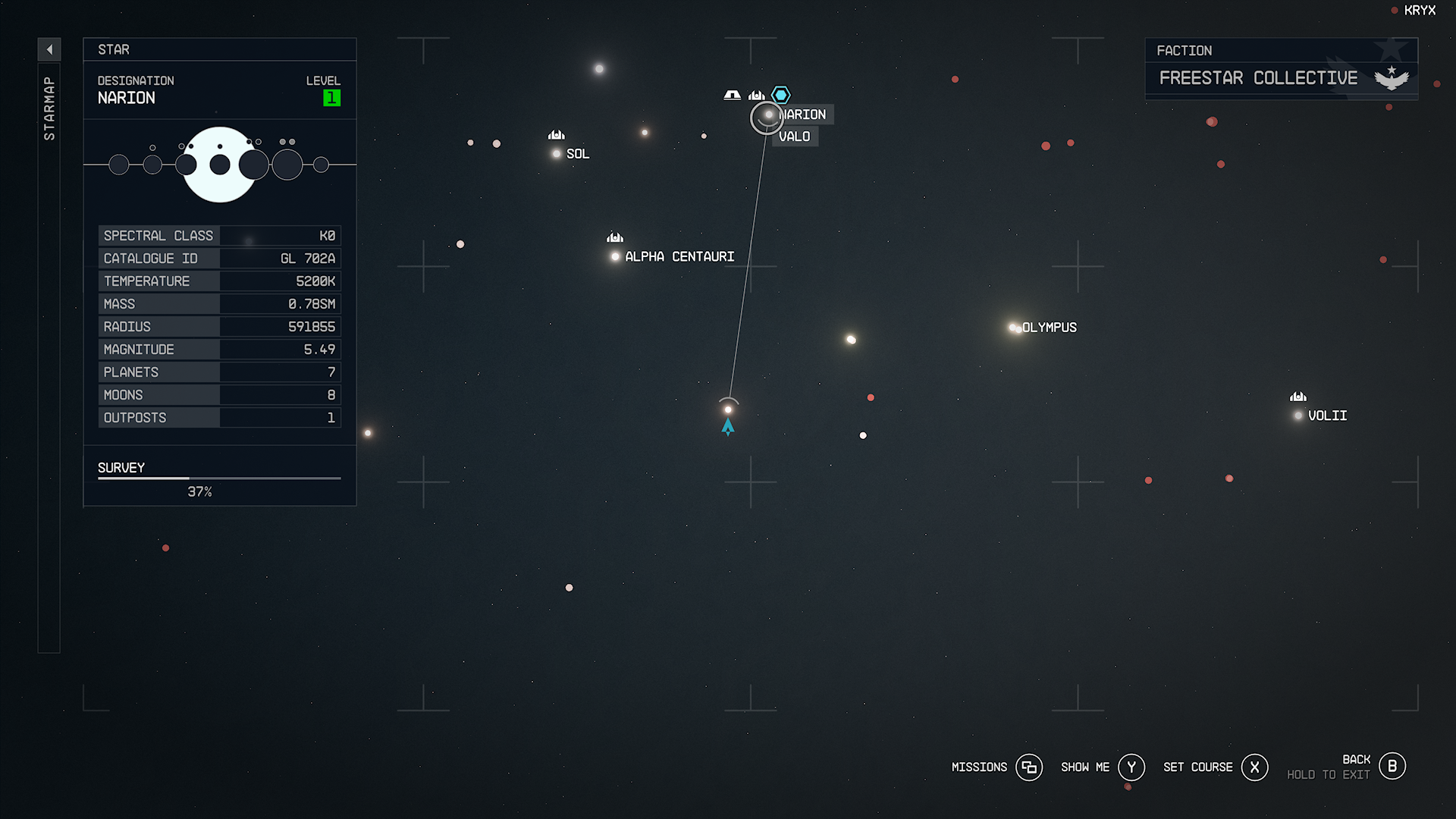Screen dimensions: 1456x819
Task: Click the settlement icon above Volii
Action: [1297, 396]
